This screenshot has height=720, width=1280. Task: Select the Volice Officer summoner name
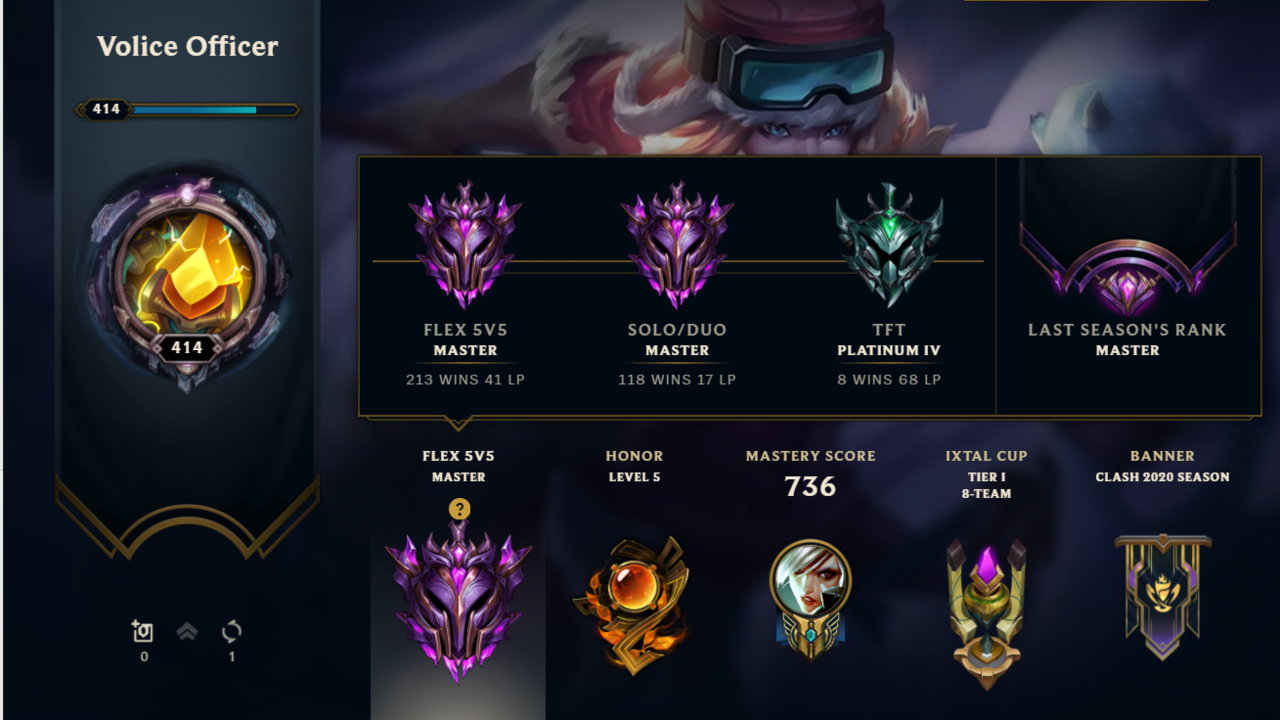pyautogui.click(x=187, y=46)
